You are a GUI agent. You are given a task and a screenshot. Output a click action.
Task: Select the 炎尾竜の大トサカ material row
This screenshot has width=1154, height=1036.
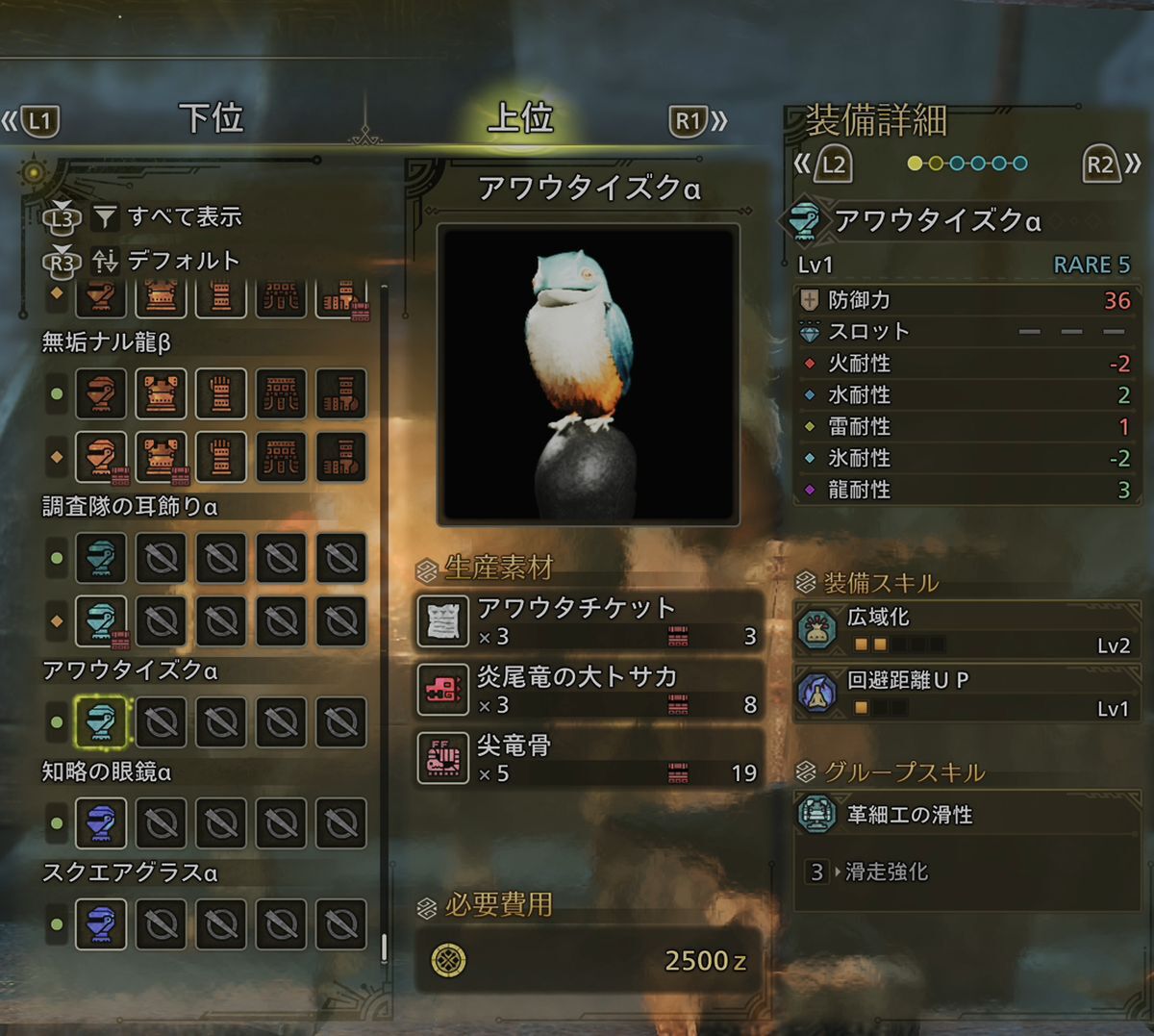pyautogui.click(x=589, y=690)
